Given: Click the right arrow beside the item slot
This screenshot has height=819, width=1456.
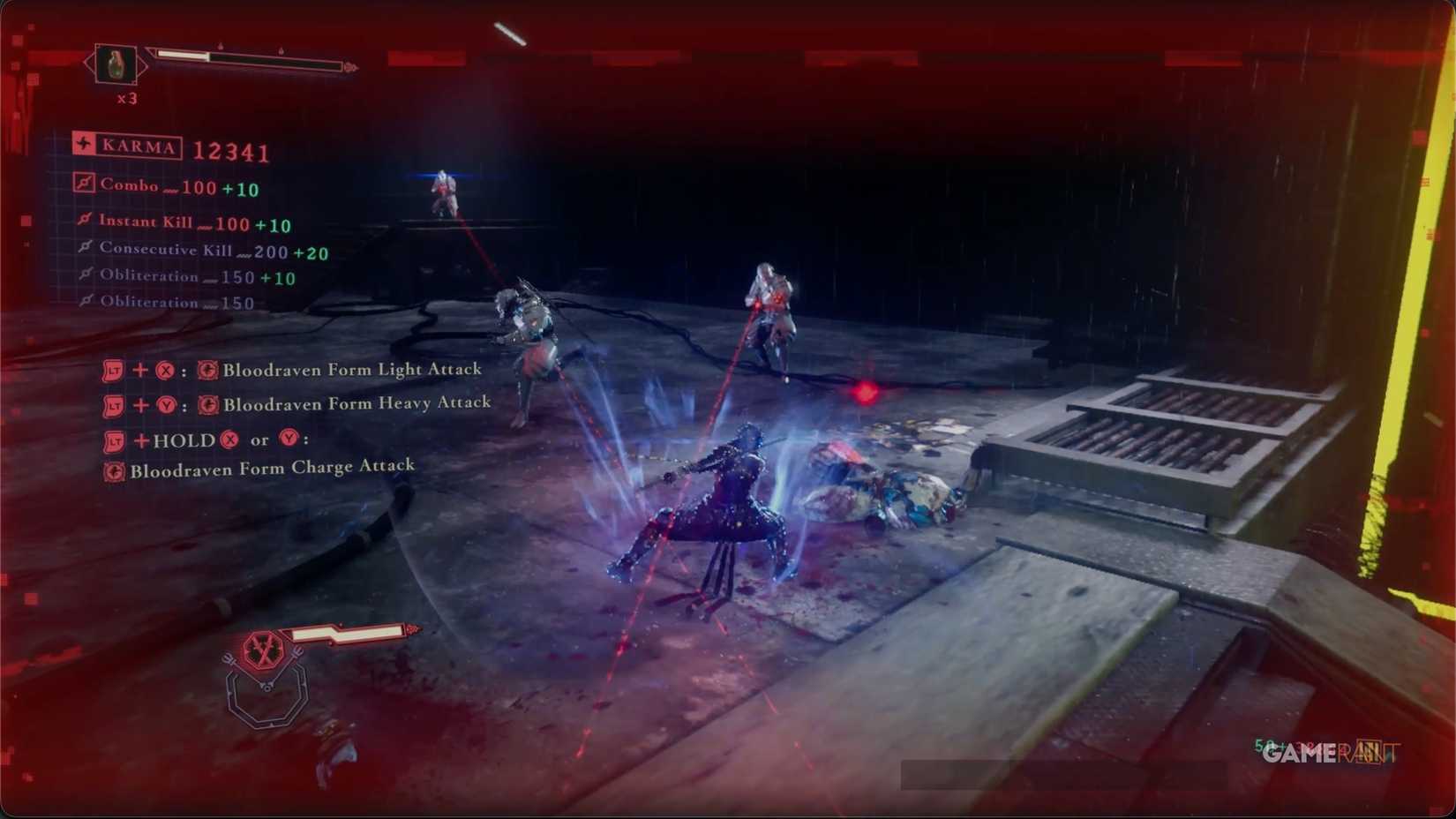Looking at the screenshot, I should click(x=145, y=64).
